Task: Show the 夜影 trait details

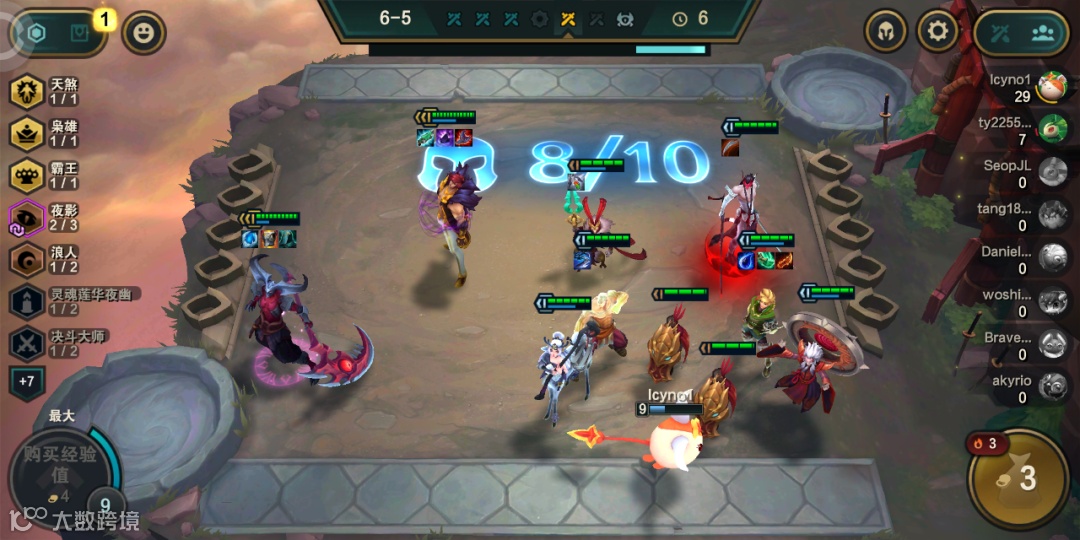Action: [45, 218]
